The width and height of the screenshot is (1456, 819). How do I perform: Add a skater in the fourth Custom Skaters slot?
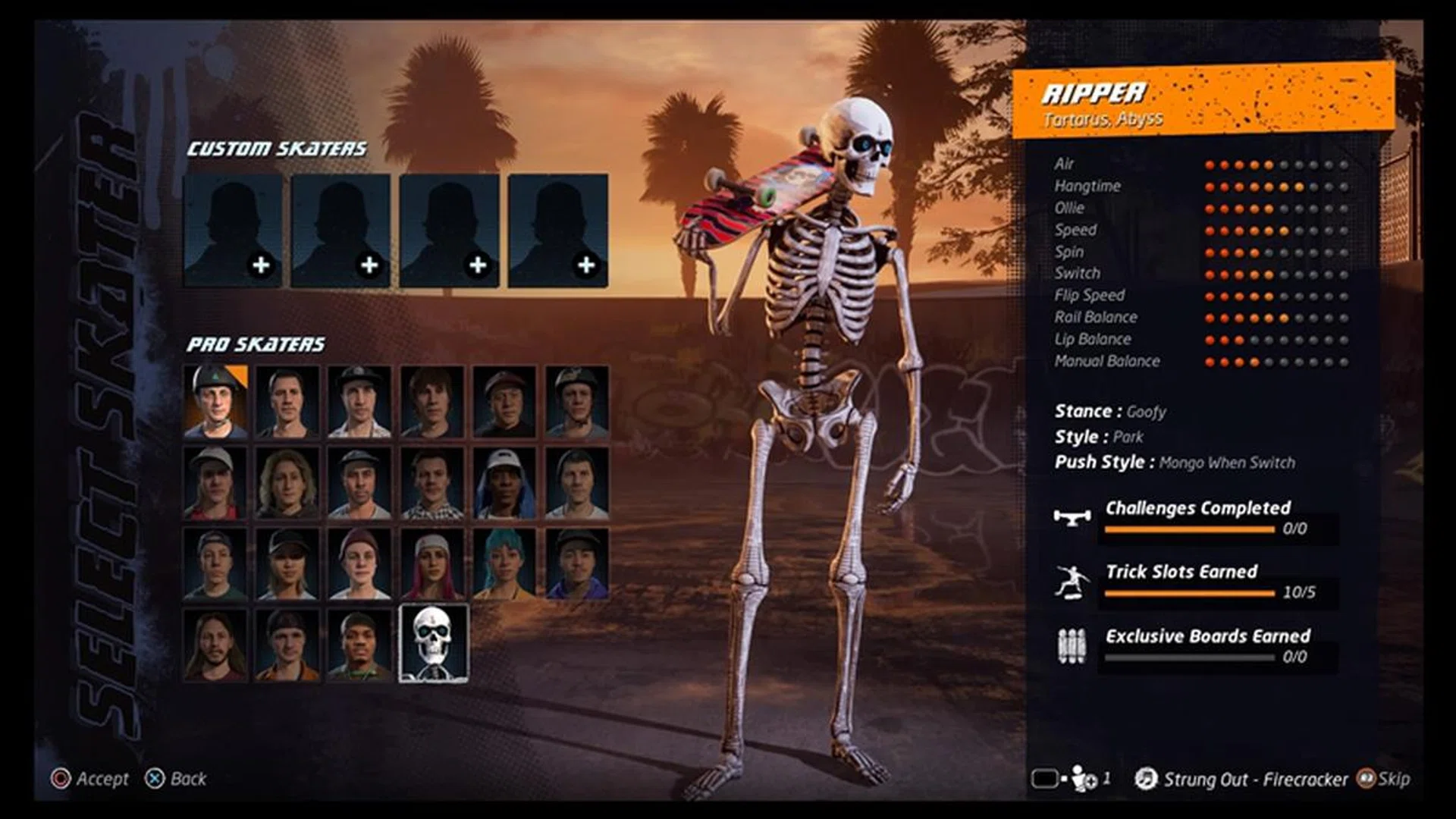click(x=556, y=231)
